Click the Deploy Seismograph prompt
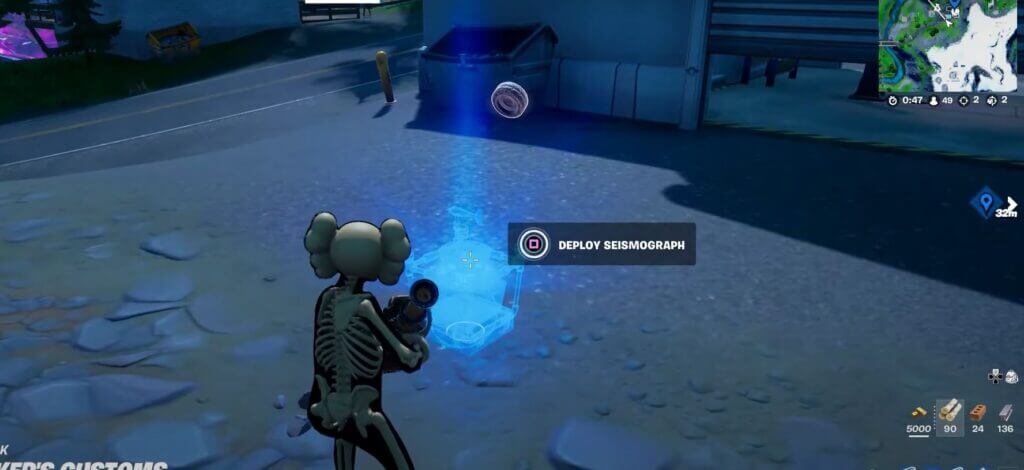Viewport: 1024px width, 470px height. (x=601, y=244)
